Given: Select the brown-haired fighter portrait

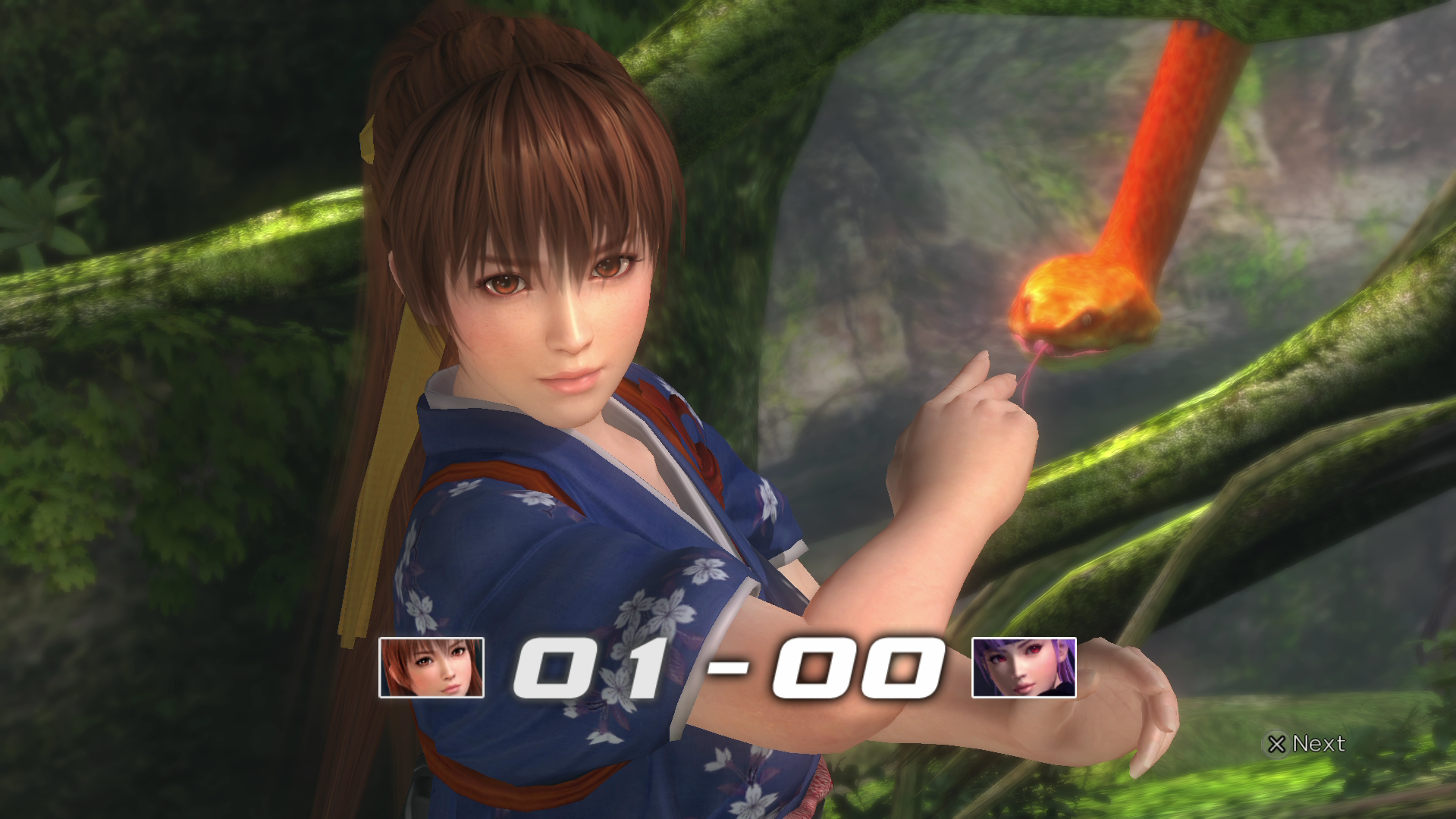Looking at the screenshot, I should point(431,667).
